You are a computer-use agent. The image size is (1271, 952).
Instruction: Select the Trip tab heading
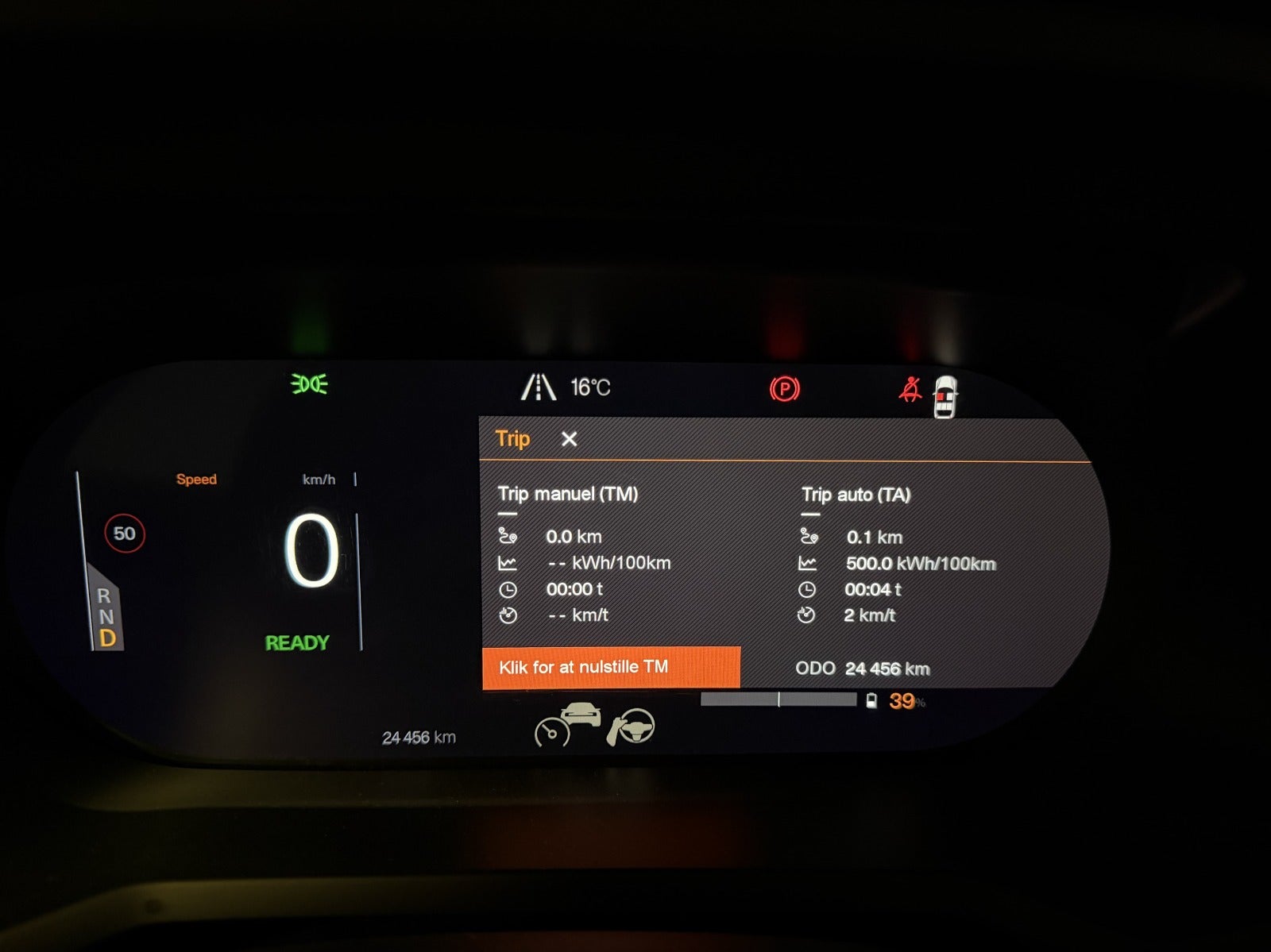tap(512, 439)
